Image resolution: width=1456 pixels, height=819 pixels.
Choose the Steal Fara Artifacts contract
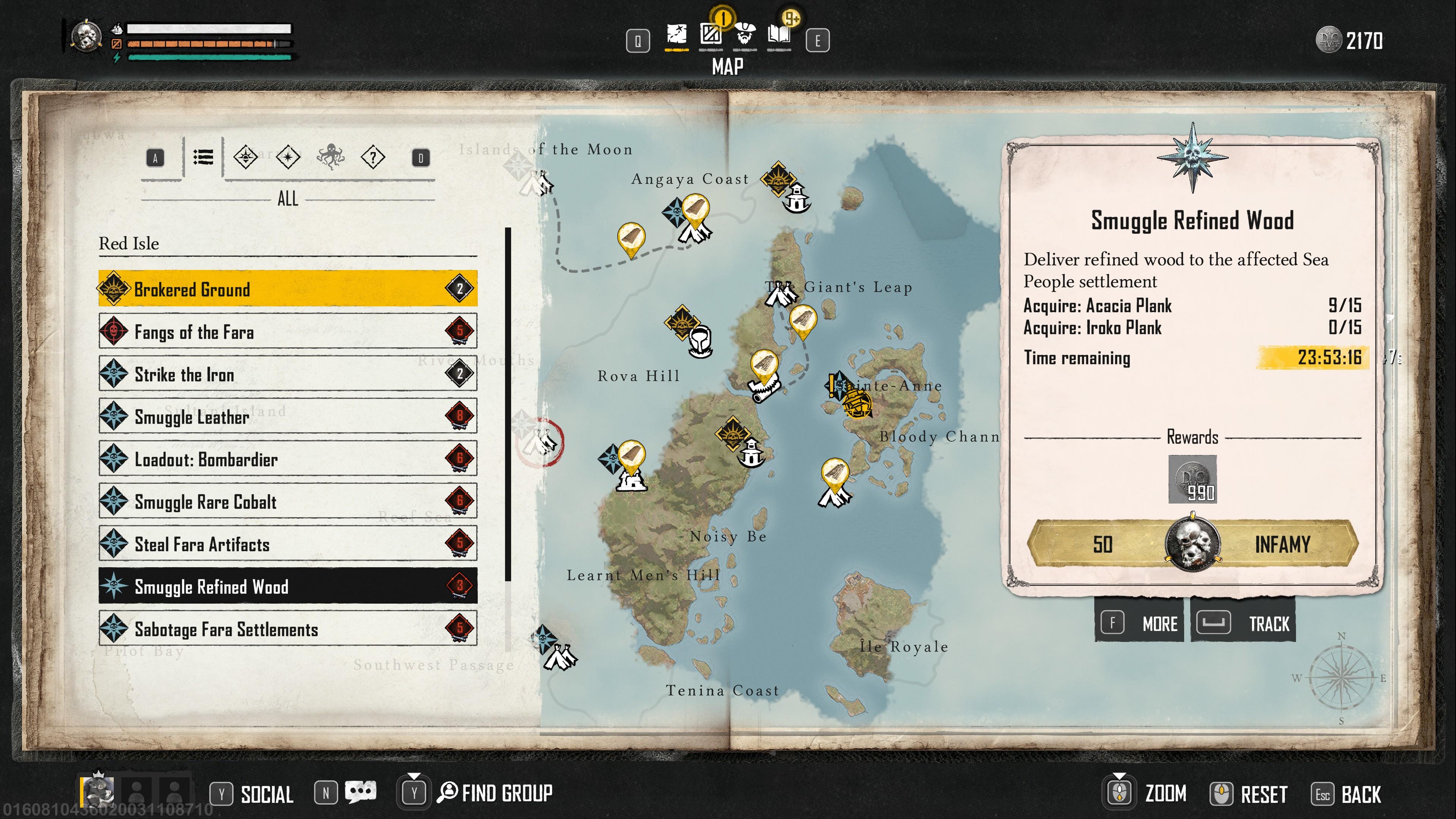pos(287,544)
